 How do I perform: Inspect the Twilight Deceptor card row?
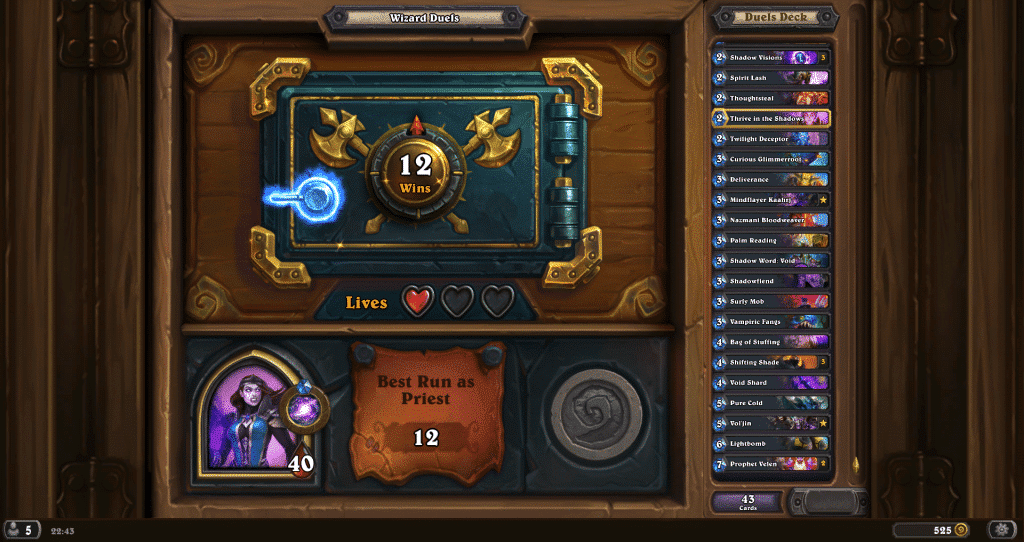[770, 139]
